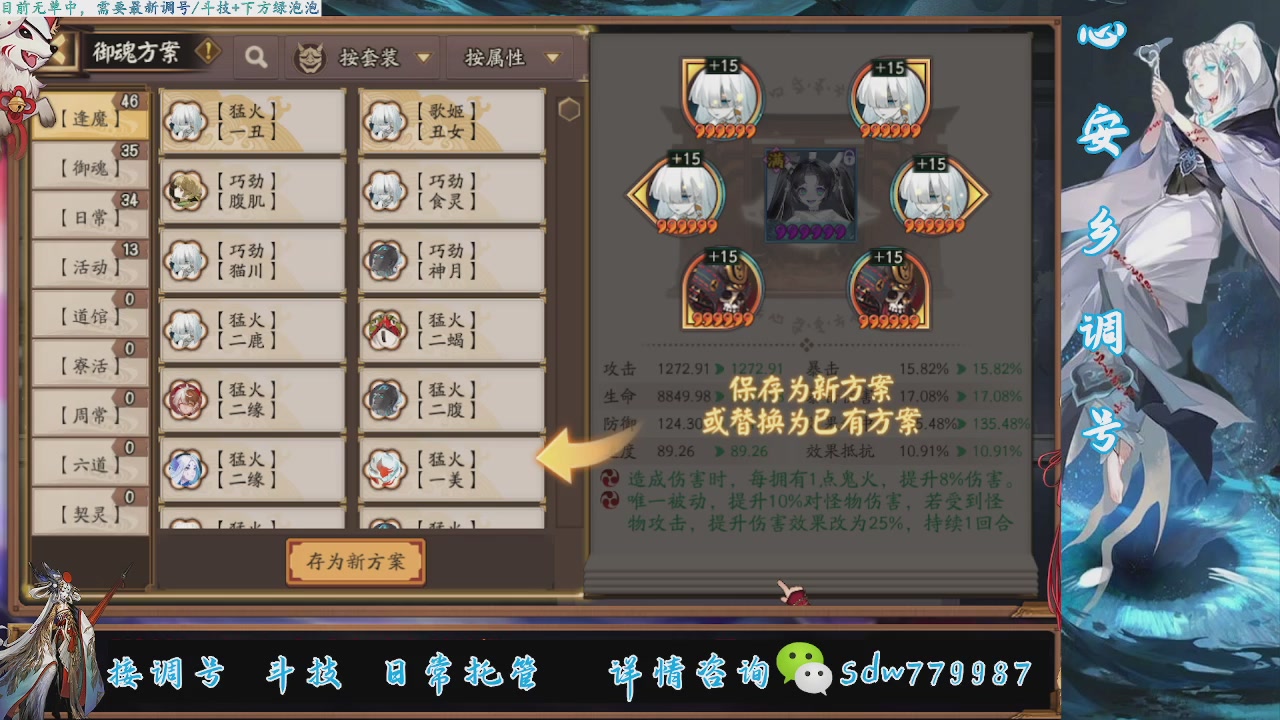Select the 【猛火】【一丑】 scheme icon
Viewport: 1280px width, 720px height.
pyautogui.click(x=184, y=120)
